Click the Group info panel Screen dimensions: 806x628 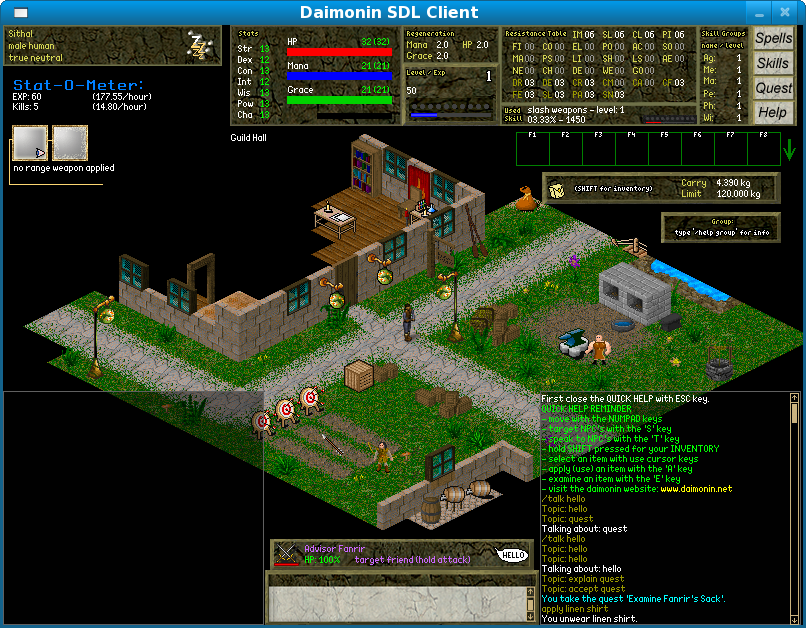coord(720,227)
